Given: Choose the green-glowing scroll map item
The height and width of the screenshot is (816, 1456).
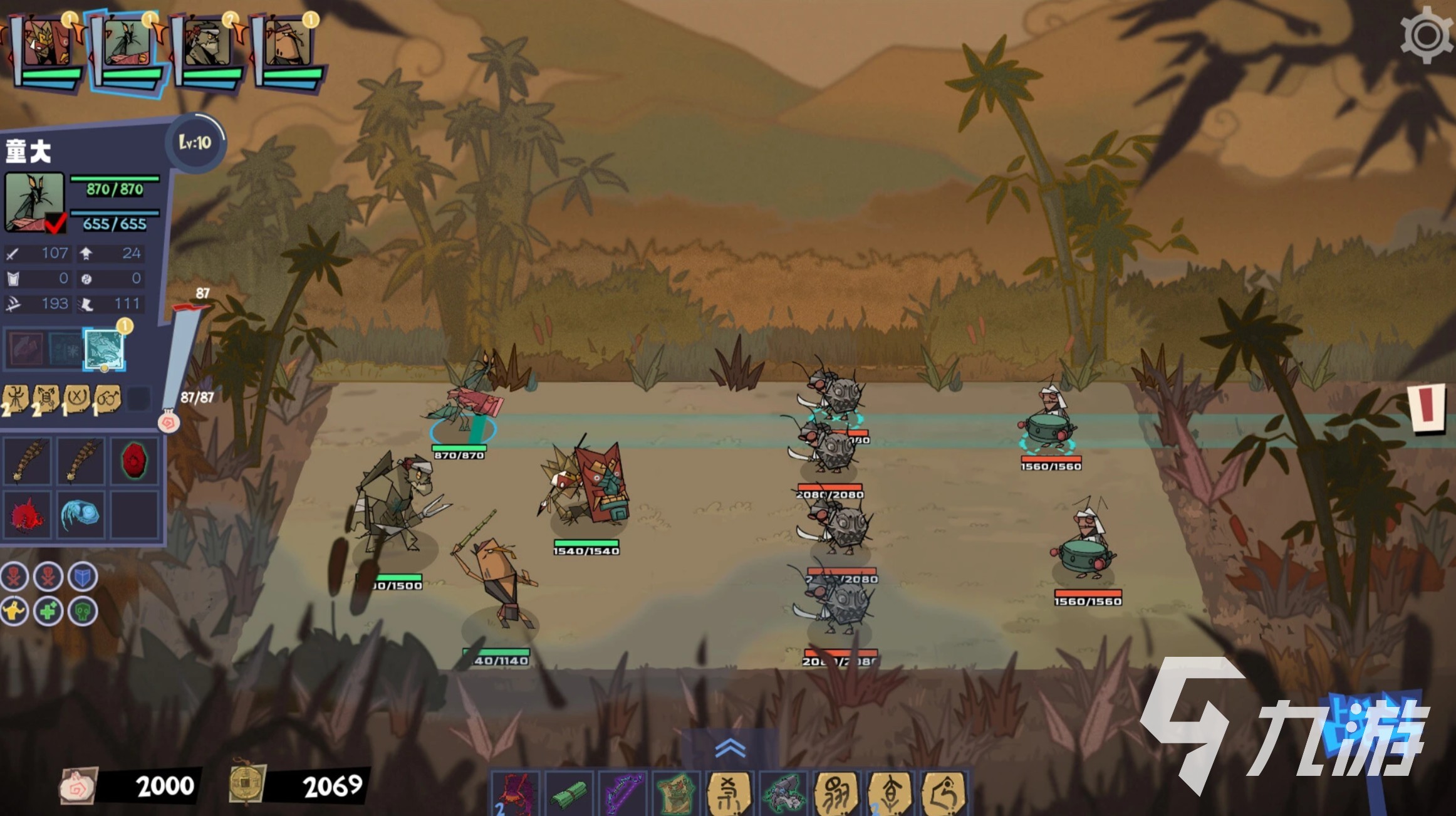Looking at the screenshot, I should [x=676, y=793].
